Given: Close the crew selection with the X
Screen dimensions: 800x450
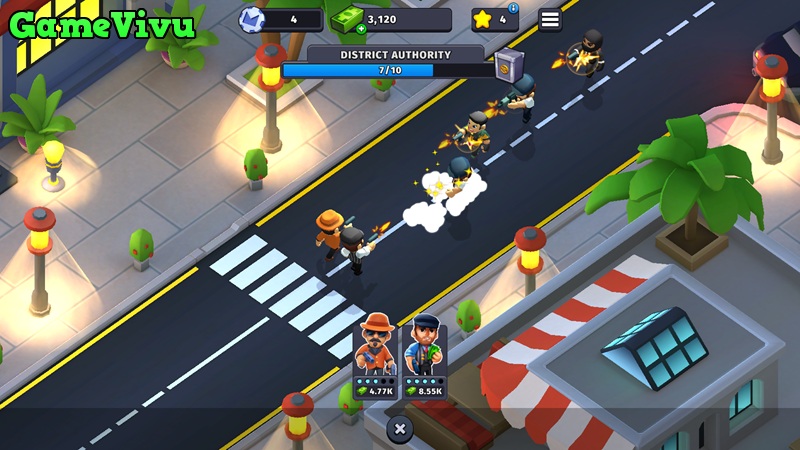Looking at the screenshot, I should click(400, 429).
